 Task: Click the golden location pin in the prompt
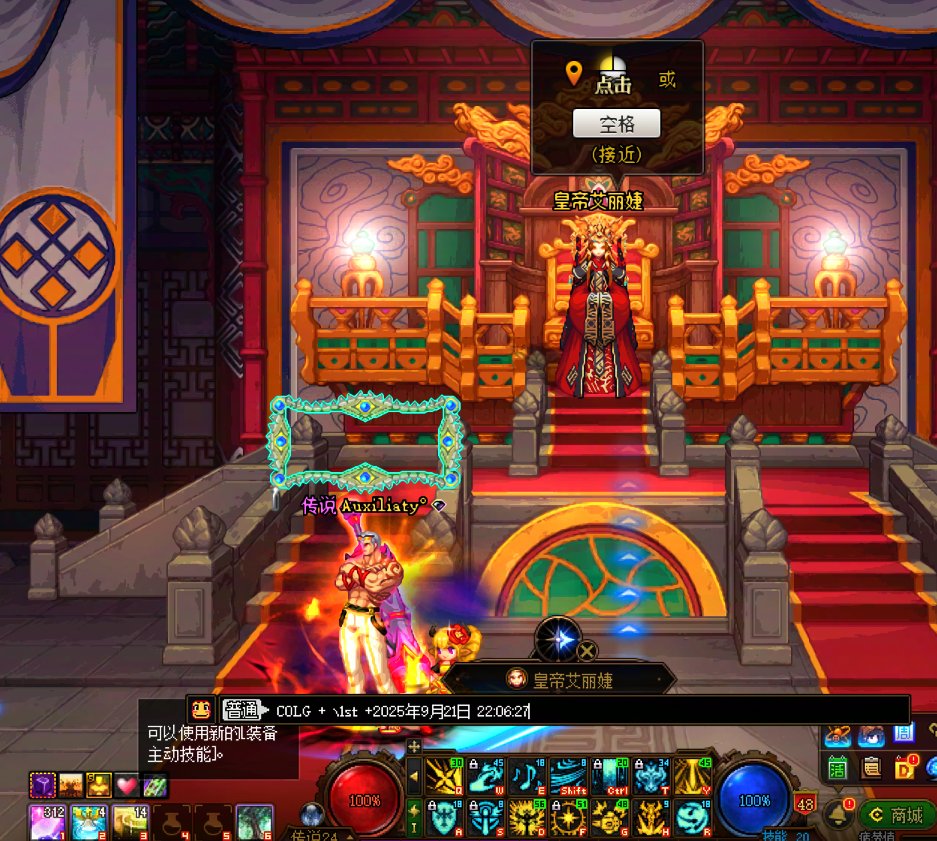coord(574,72)
